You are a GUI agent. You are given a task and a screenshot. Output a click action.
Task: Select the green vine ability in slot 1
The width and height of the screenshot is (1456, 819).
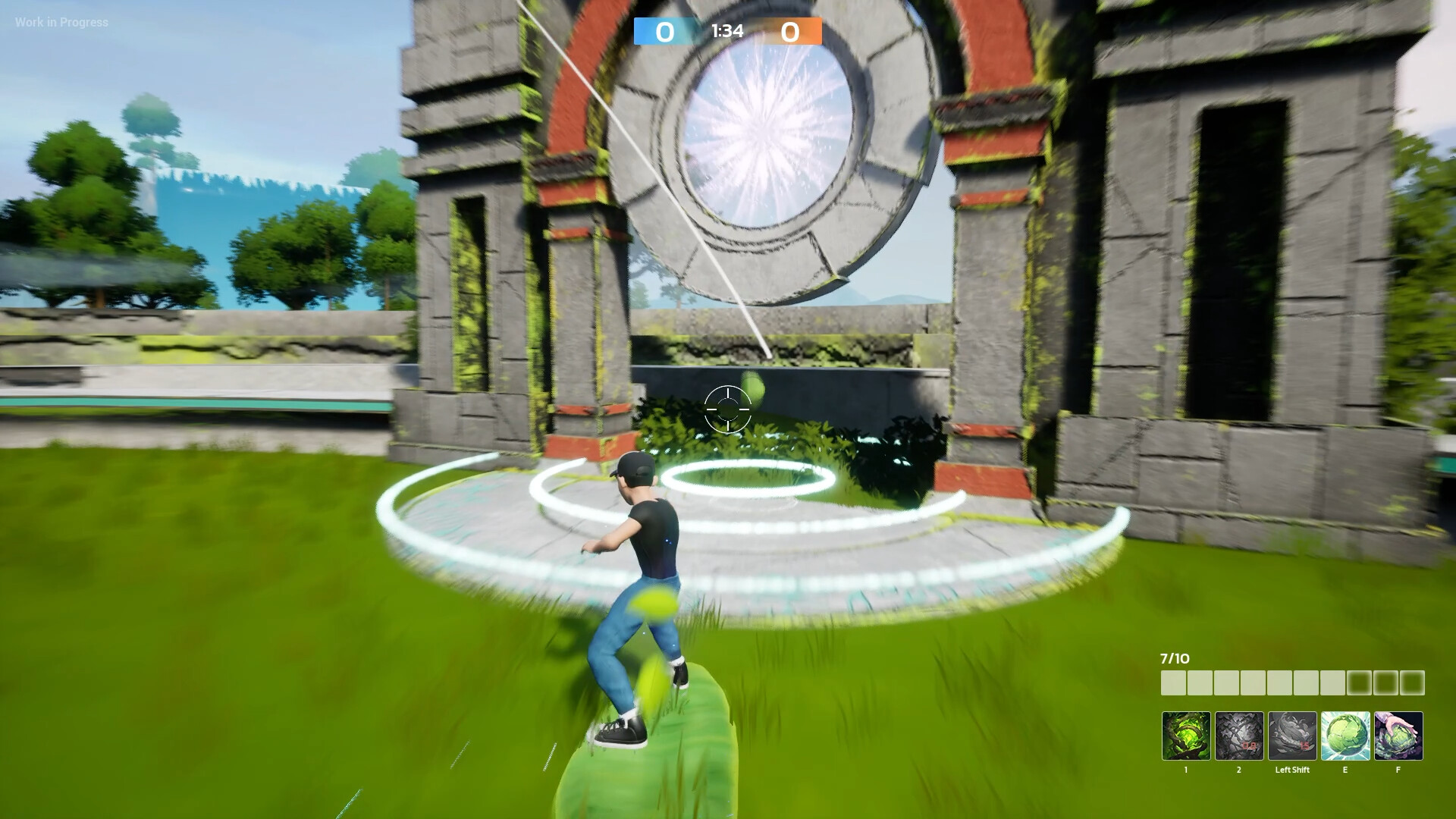click(x=1187, y=737)
